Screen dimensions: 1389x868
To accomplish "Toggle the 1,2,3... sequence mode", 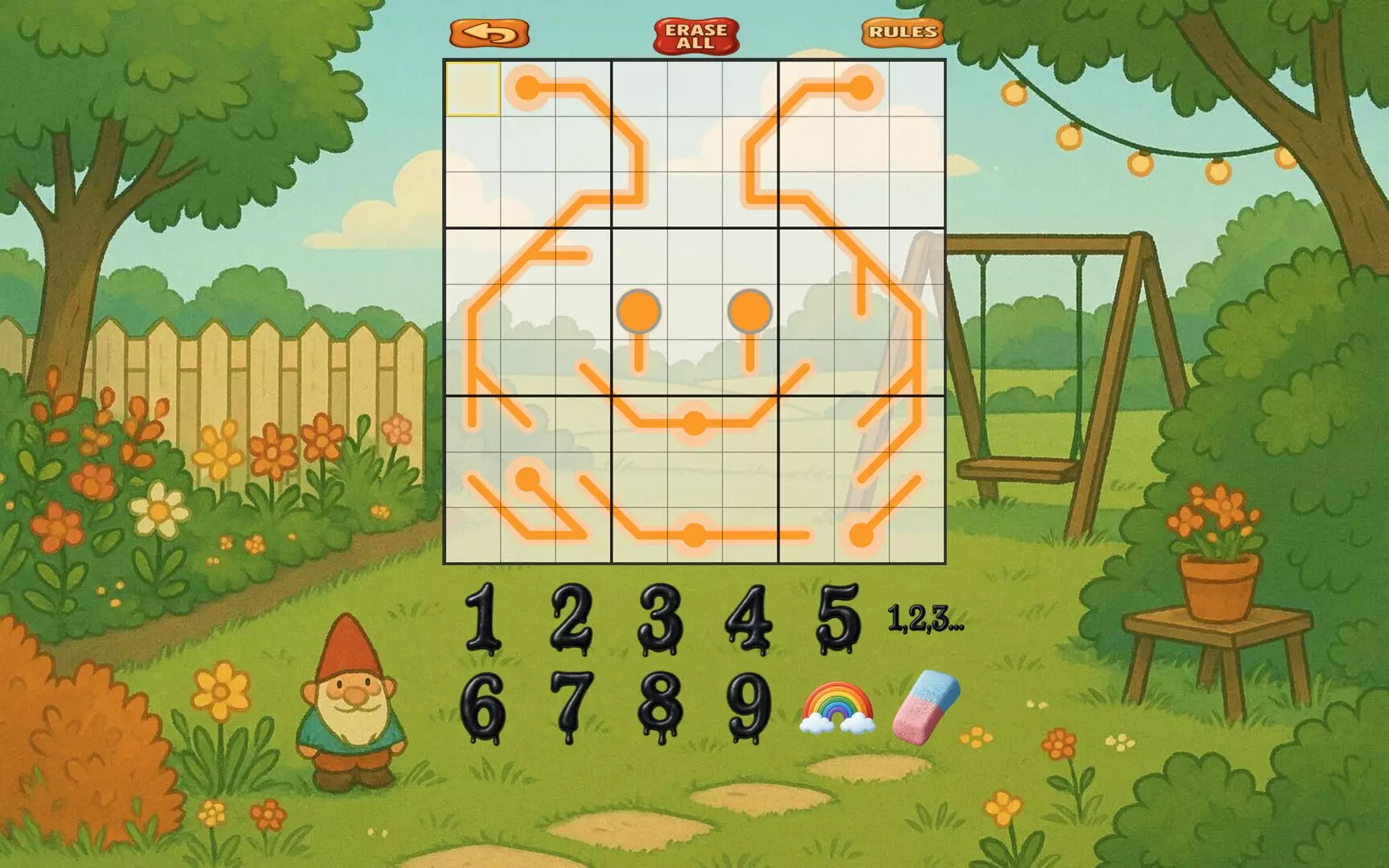I will (x=924, y=619).
